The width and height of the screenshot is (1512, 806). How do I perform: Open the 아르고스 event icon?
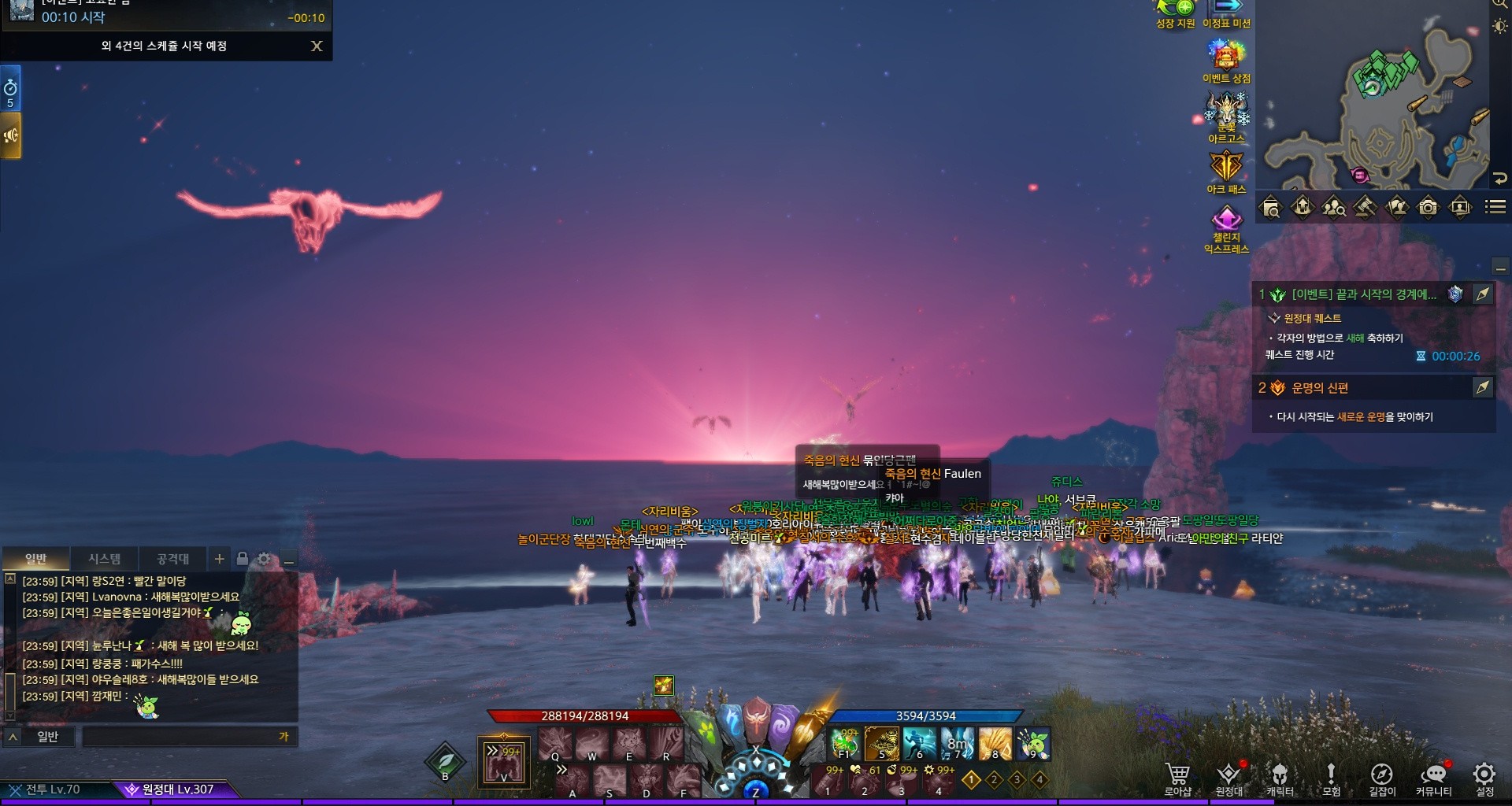(1226, 116)
